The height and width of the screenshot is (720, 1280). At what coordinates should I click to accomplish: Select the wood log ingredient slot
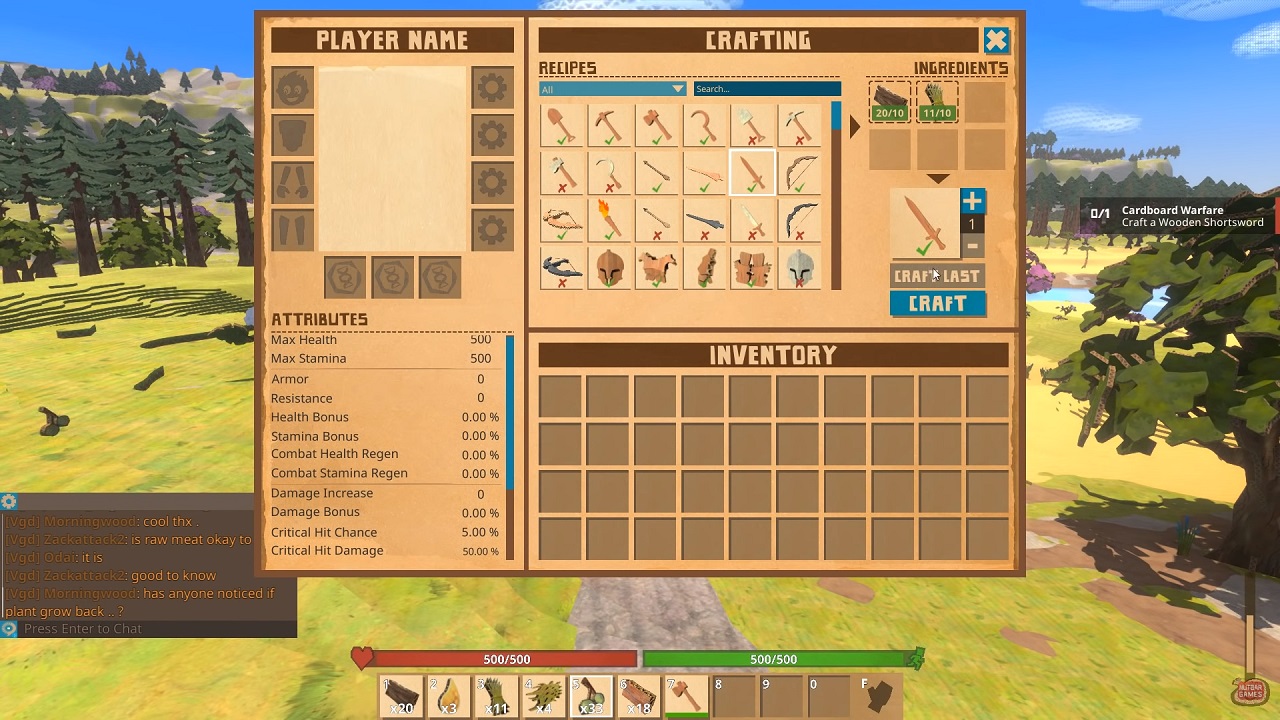(889, 102)
